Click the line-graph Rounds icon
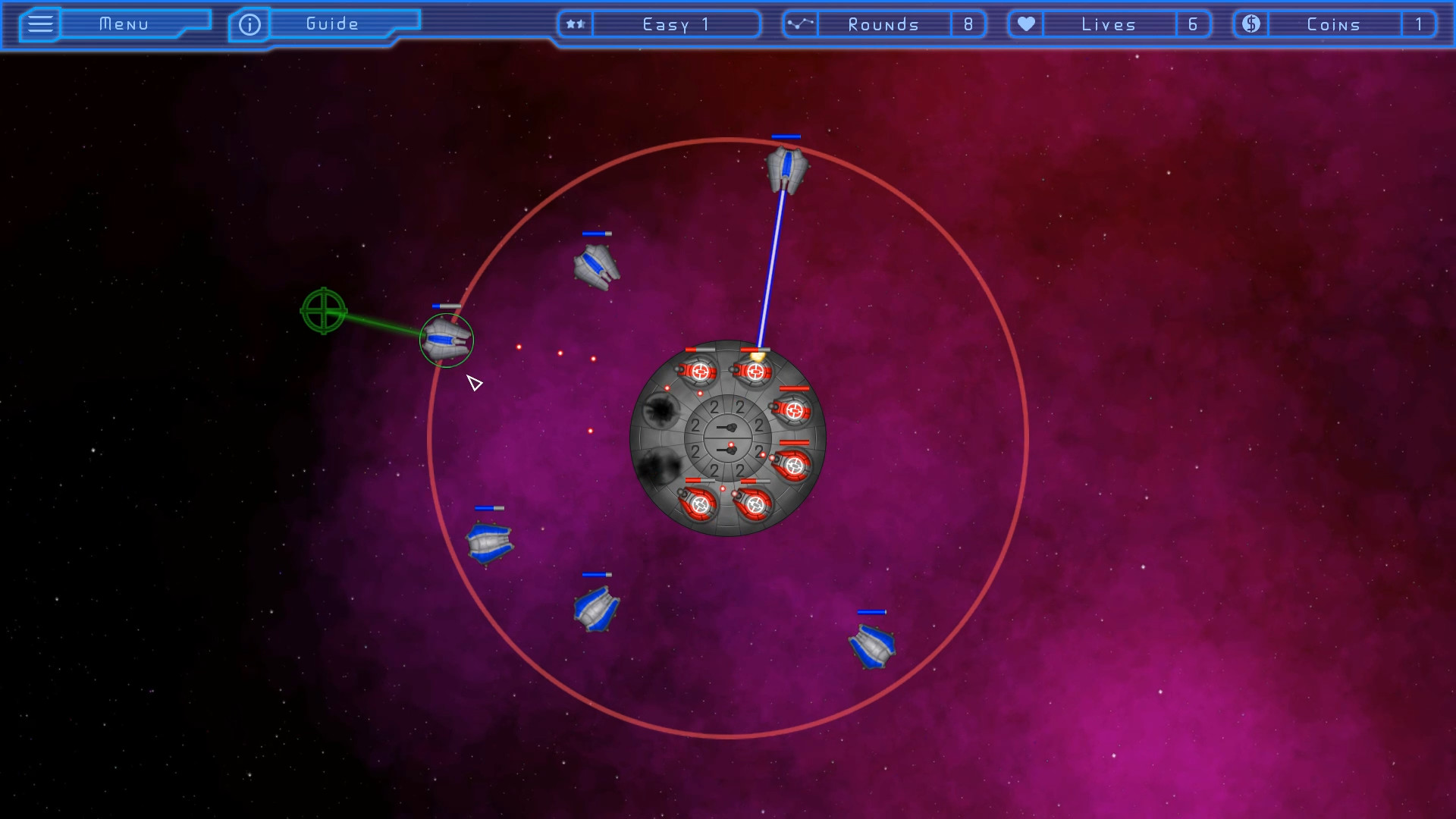 point(800,24)
